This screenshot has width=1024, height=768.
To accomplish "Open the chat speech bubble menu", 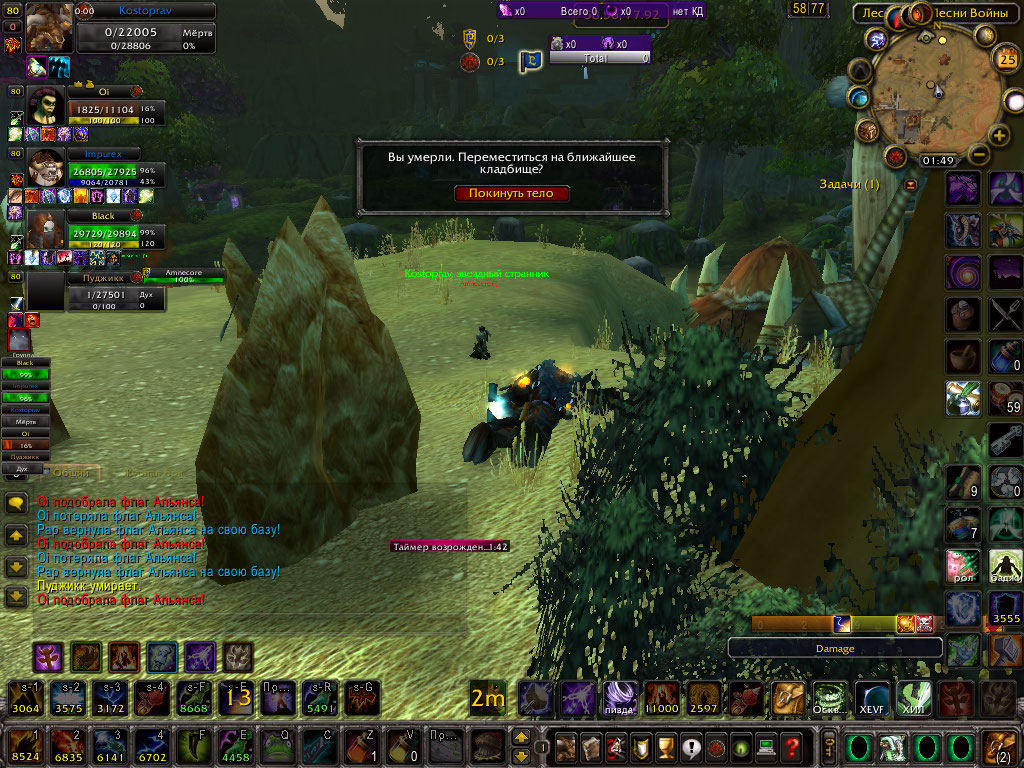I will (x=16, y=505).
